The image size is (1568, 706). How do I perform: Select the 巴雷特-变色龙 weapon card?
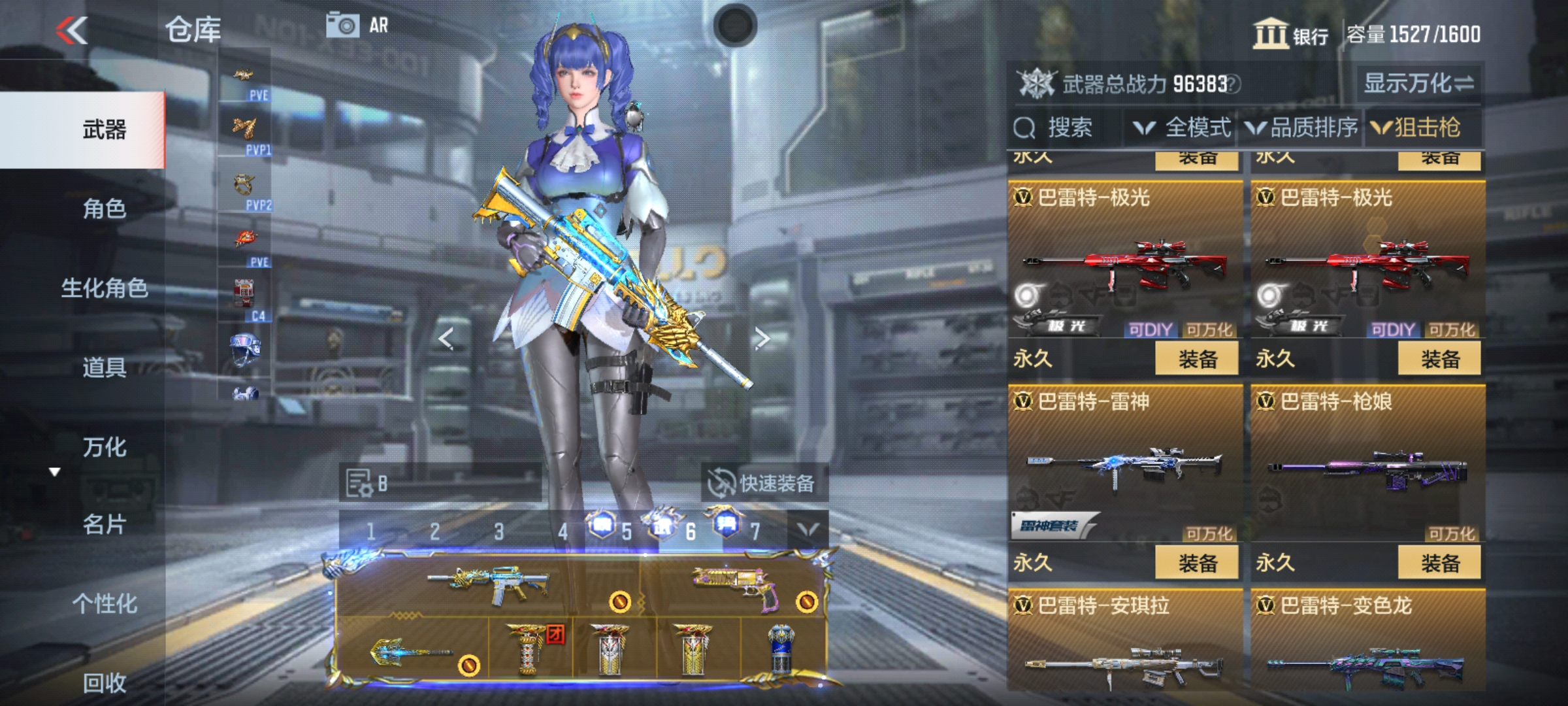[1368, 641]
